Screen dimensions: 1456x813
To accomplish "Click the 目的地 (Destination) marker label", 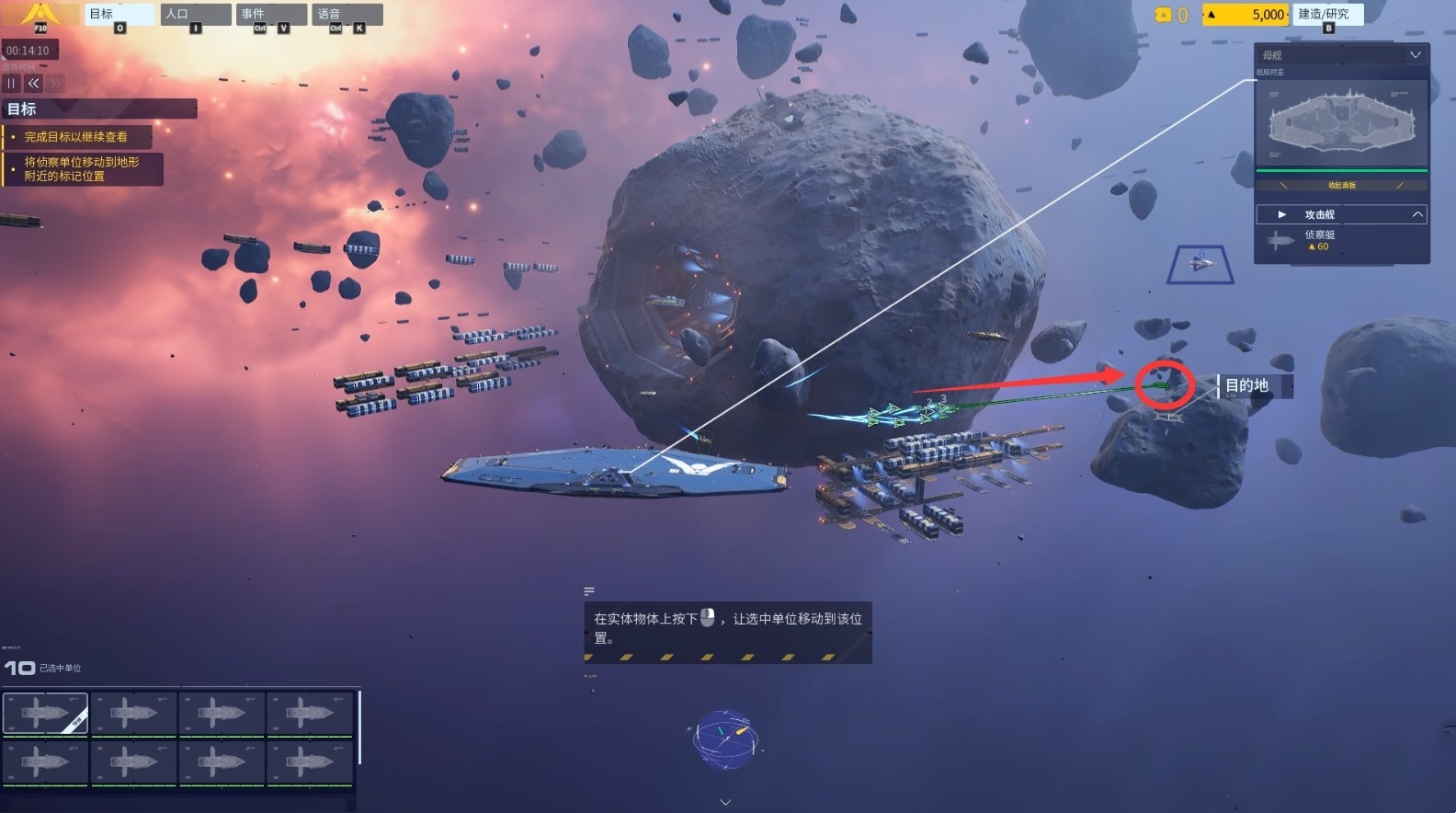I will (x=1247, y=386).
